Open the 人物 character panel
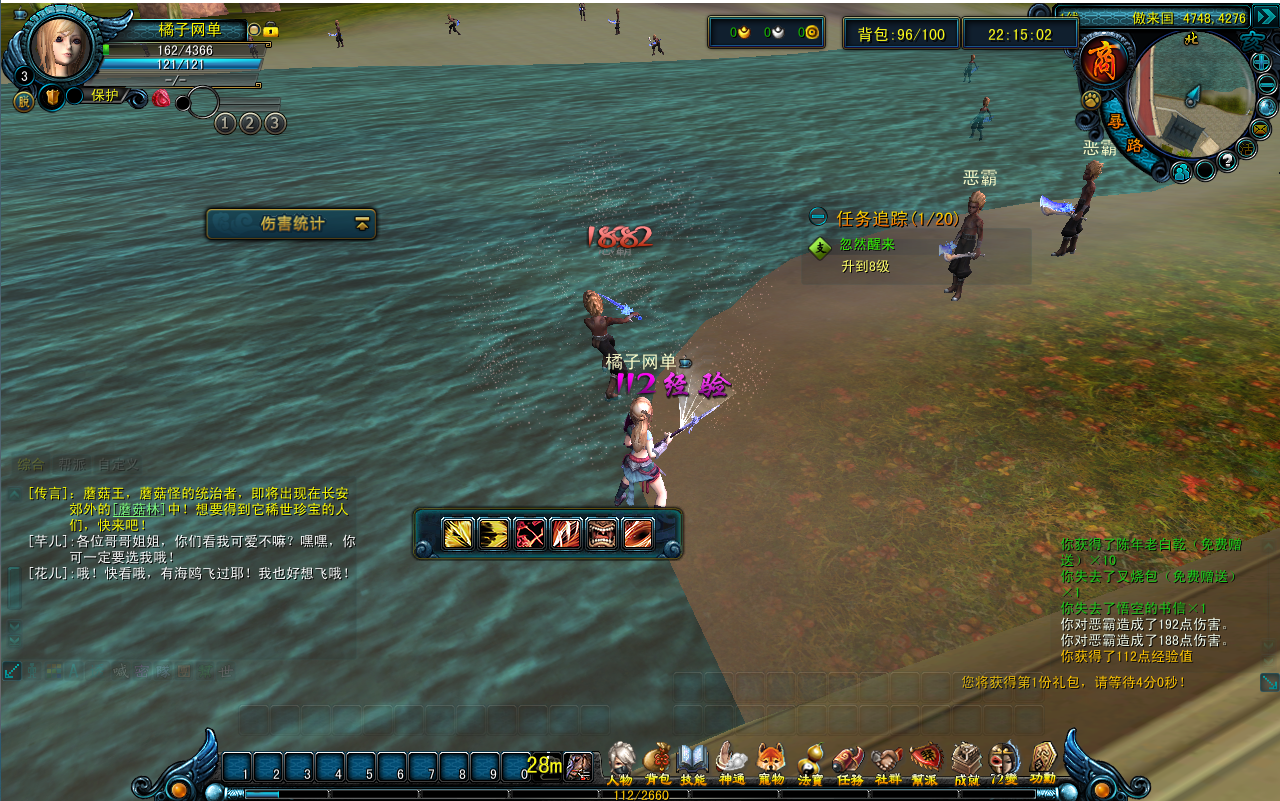Viewport: 1280px width, 801px height. pyautogui.click(x=620, y=764)
